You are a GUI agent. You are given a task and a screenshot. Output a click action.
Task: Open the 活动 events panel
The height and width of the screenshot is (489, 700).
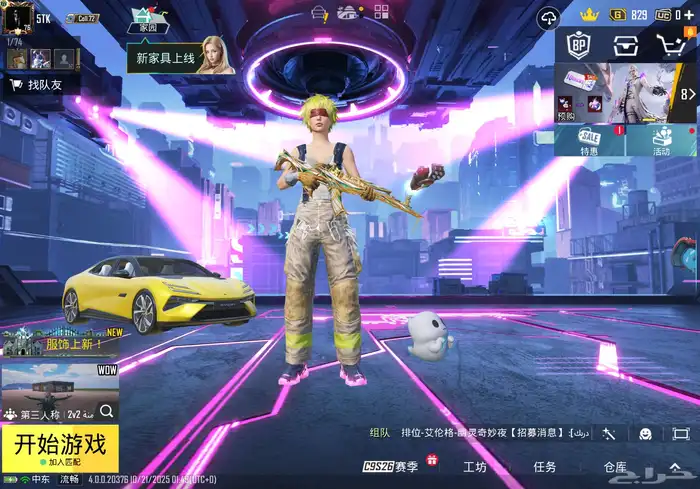click(661, 141)
